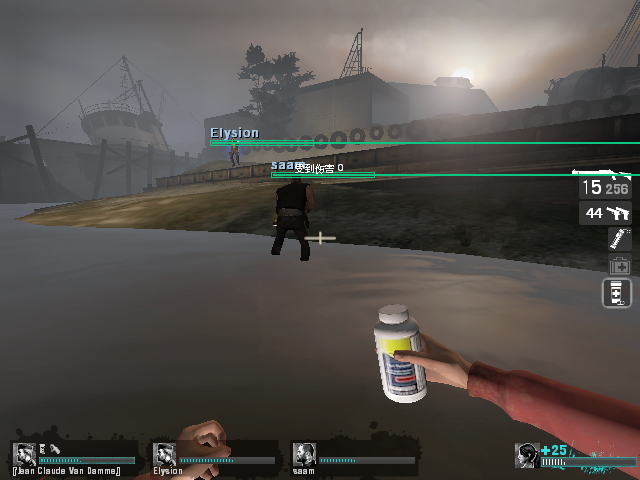Image resolution: width=640 pixels, height=480 pixels.
Task: Select Elysion's teammate portrait
Action: click(164, 454)
